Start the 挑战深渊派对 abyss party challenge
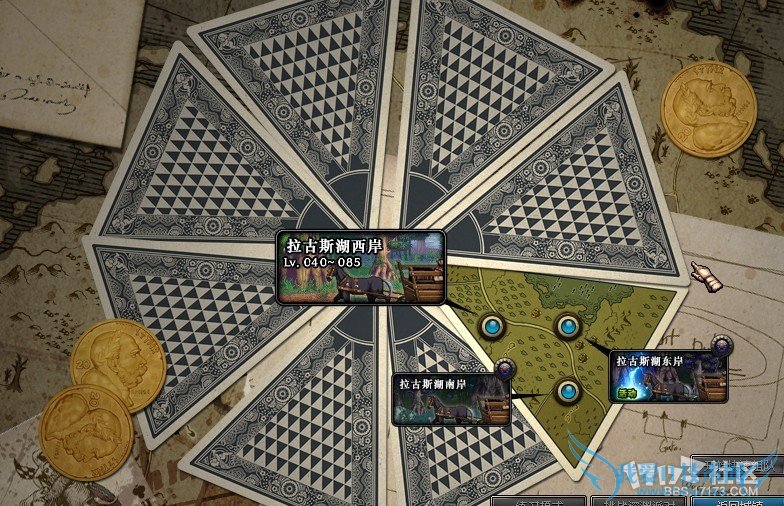Viewport: 784px width, 506px height. pyautogui.click(x=640, y=499)
